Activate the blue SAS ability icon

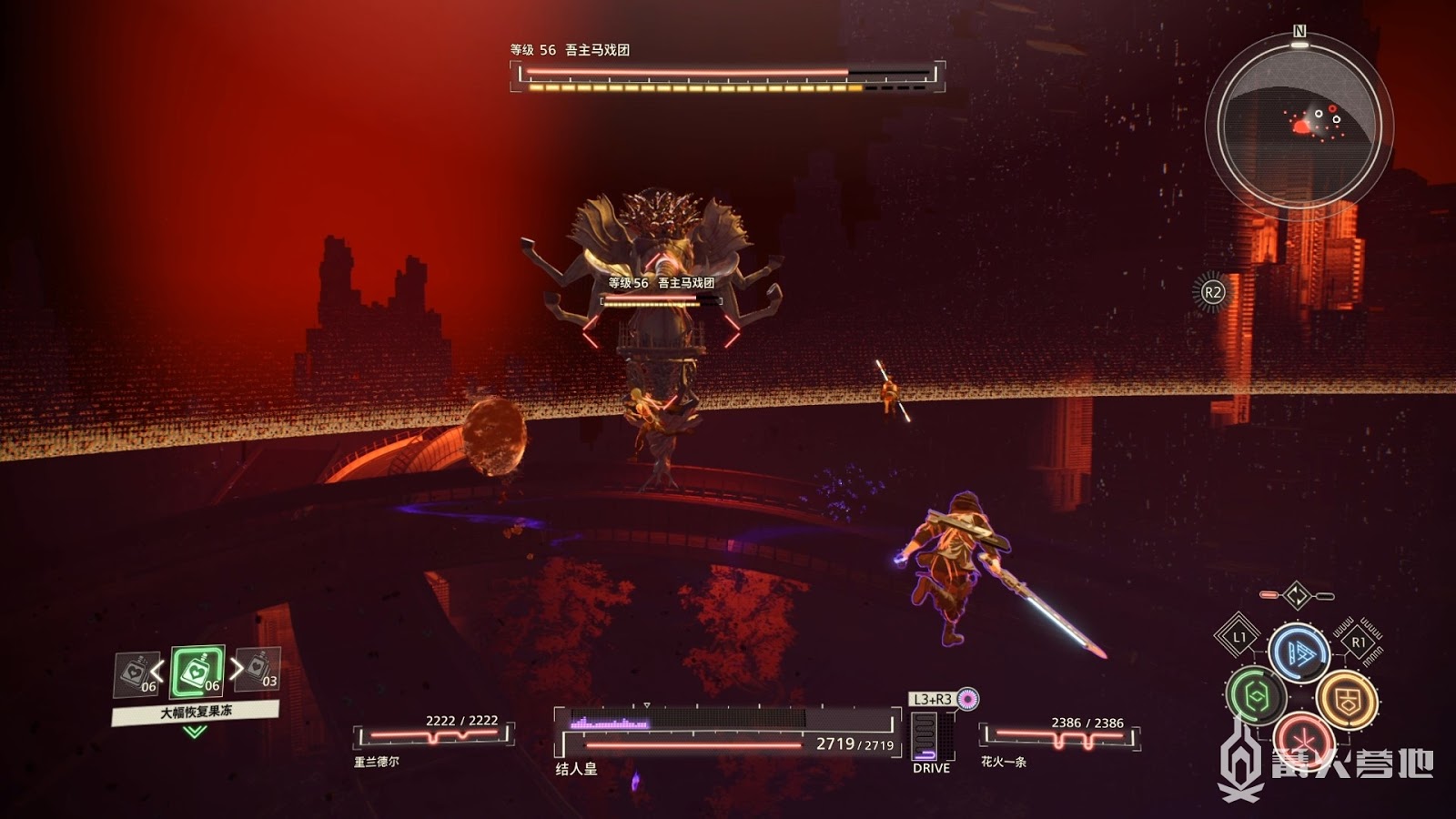(1299, 652)
